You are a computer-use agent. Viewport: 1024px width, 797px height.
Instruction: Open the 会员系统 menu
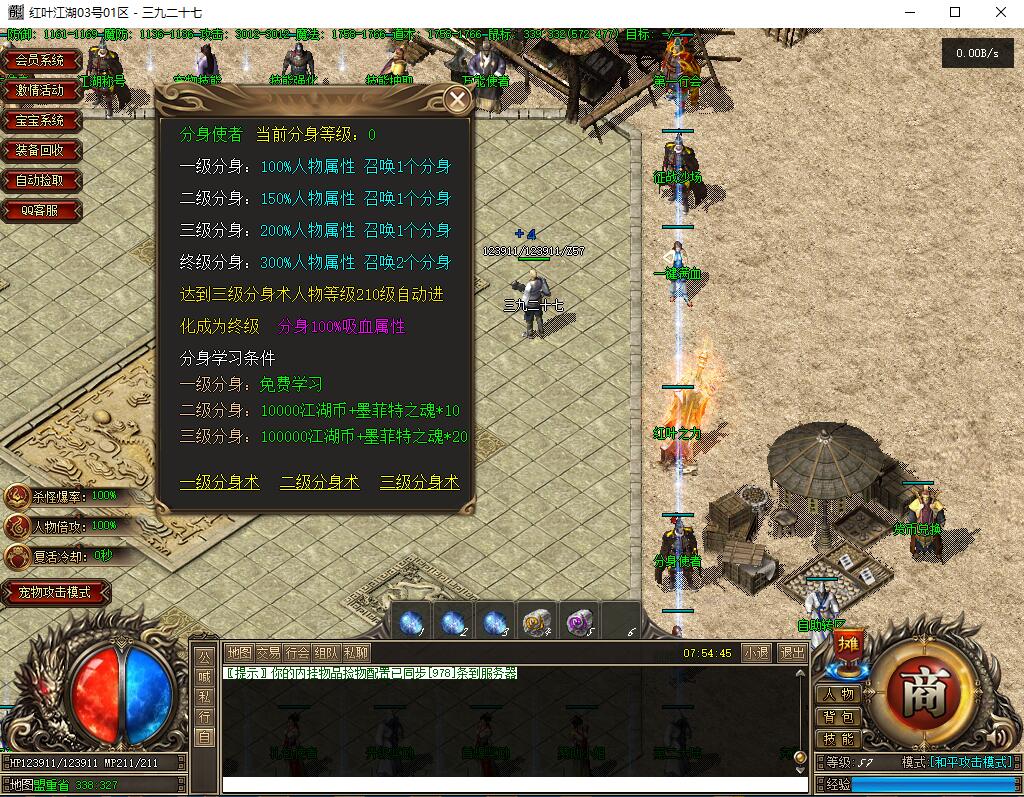40,60
